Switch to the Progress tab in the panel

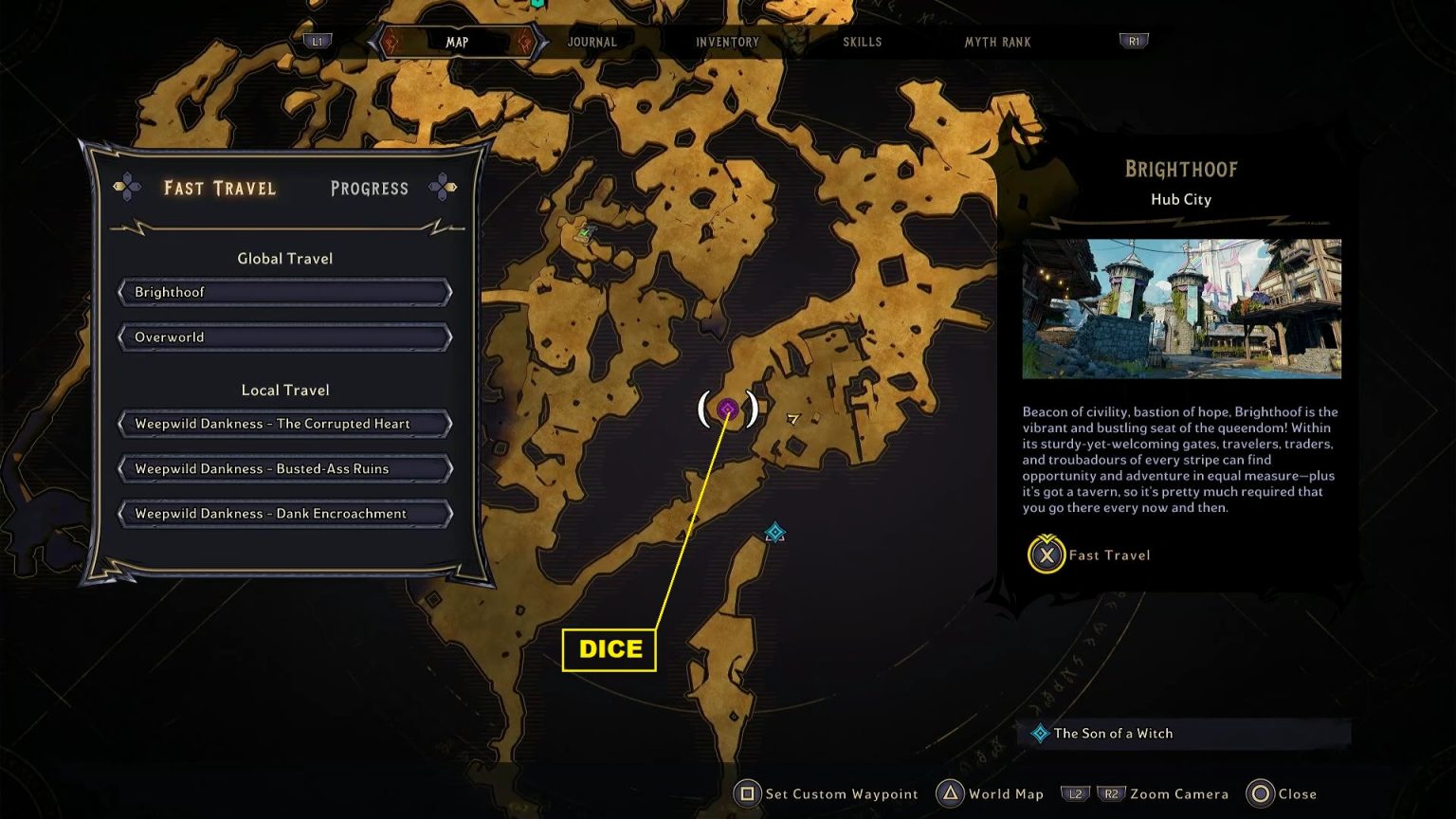pos(370,188)
